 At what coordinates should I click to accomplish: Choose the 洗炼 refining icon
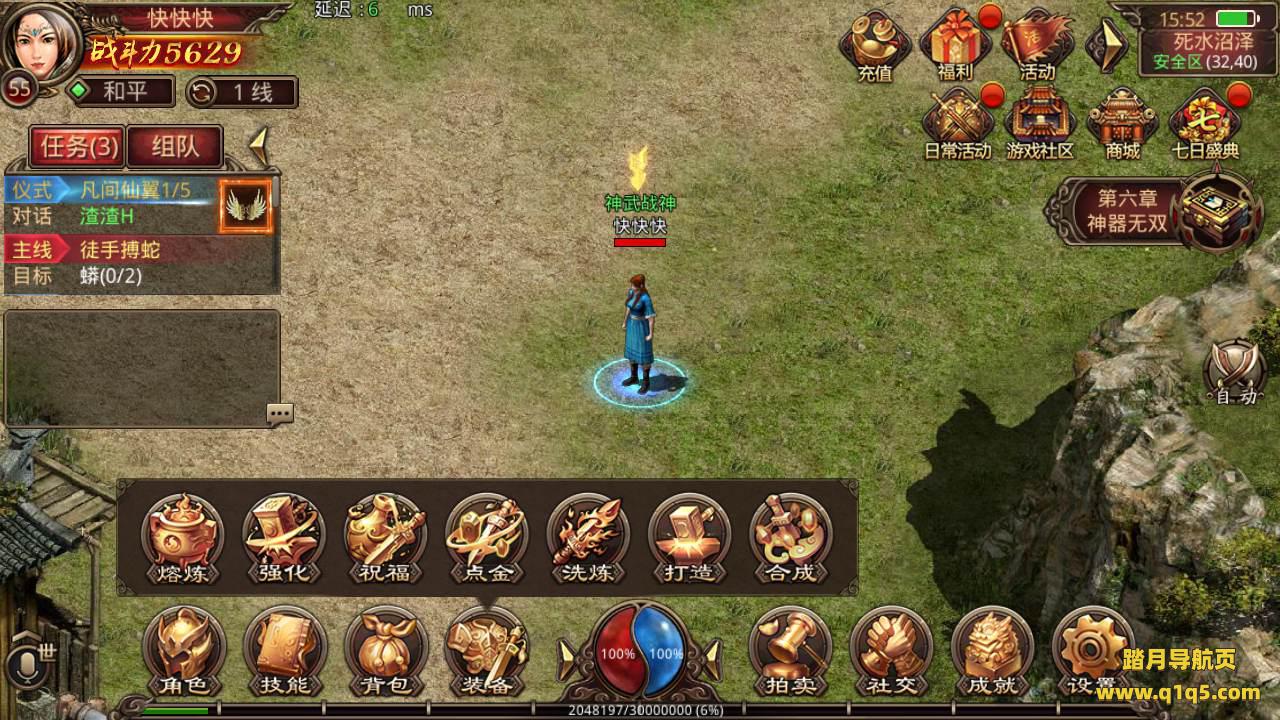pos(587,537)
